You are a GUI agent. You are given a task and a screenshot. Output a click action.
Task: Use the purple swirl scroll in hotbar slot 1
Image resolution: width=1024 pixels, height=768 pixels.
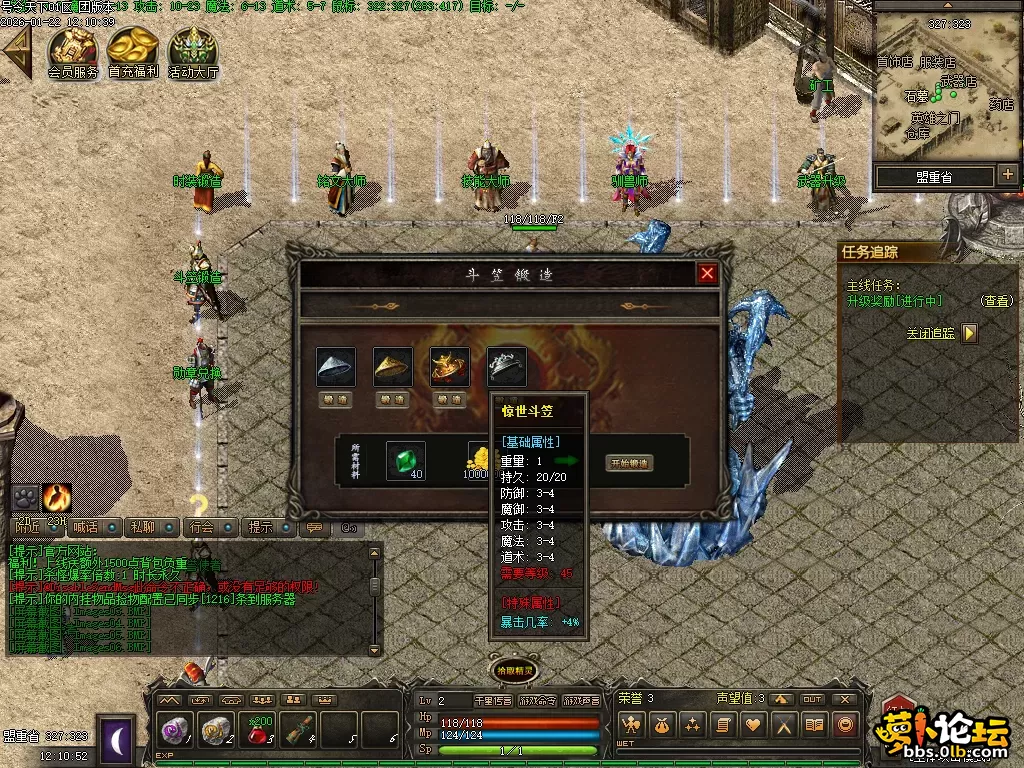point(177,731)
